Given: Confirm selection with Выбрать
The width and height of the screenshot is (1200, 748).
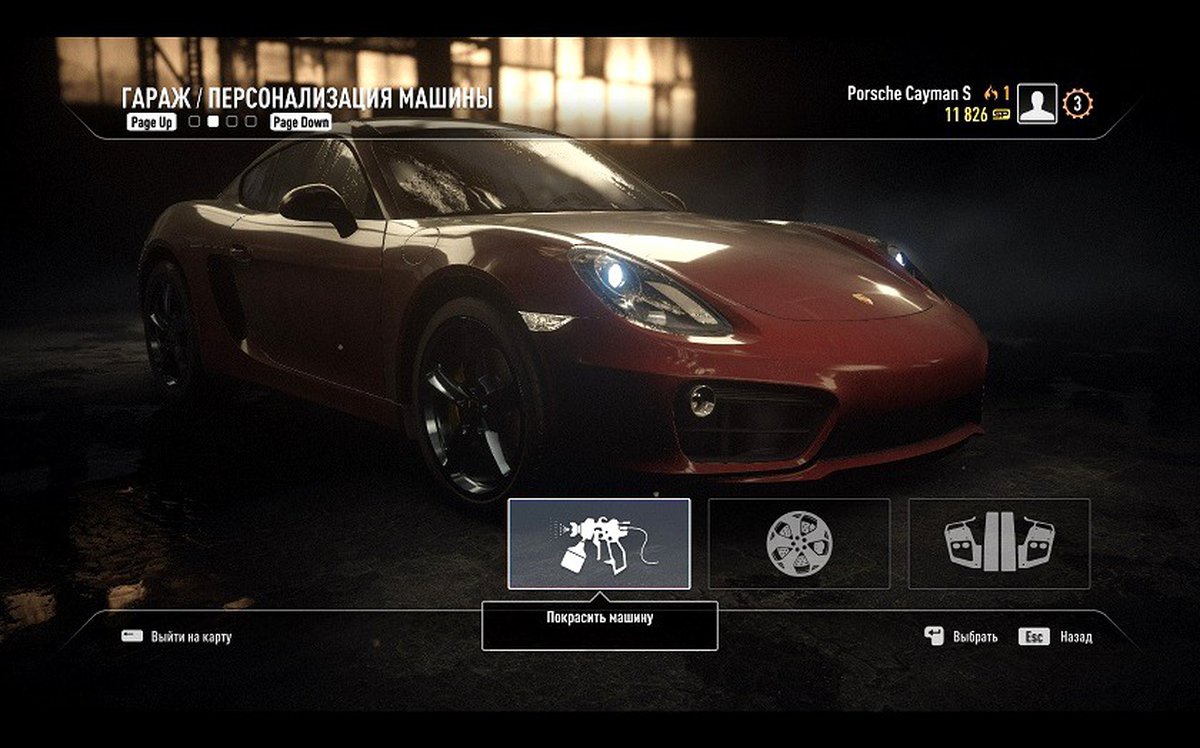Looking at the screenshot, I should point(974,636).
